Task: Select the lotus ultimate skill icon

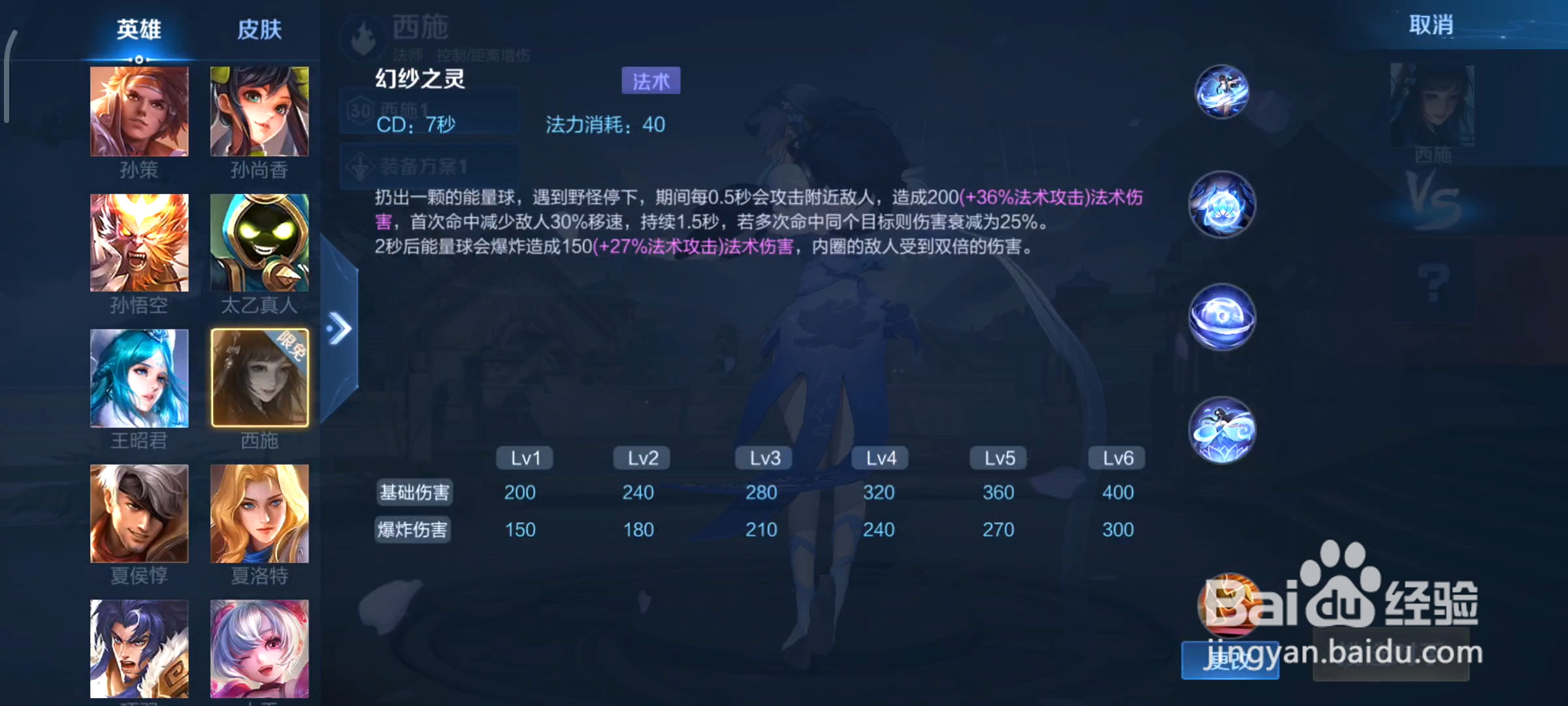Action: [1221, 429]
